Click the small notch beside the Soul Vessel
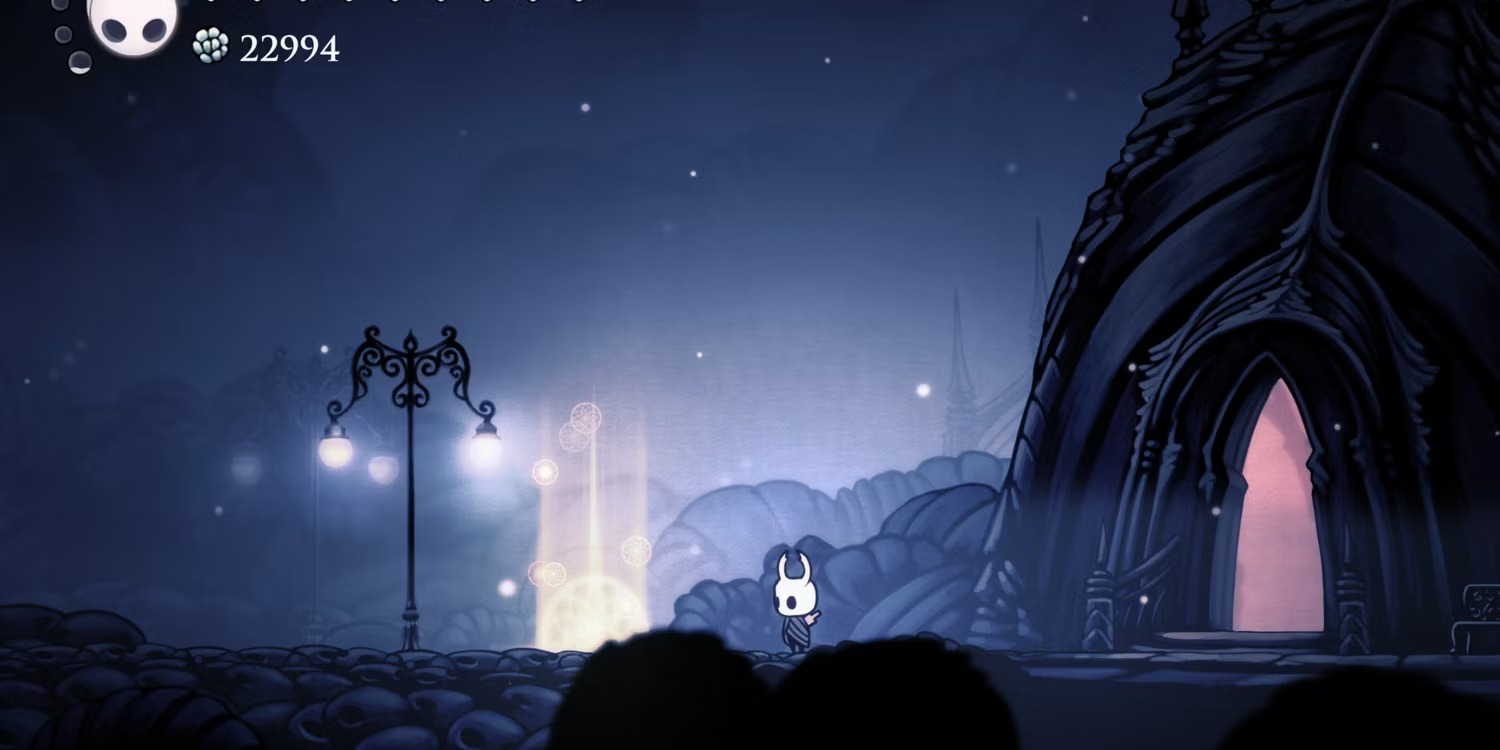 (62, 33)
